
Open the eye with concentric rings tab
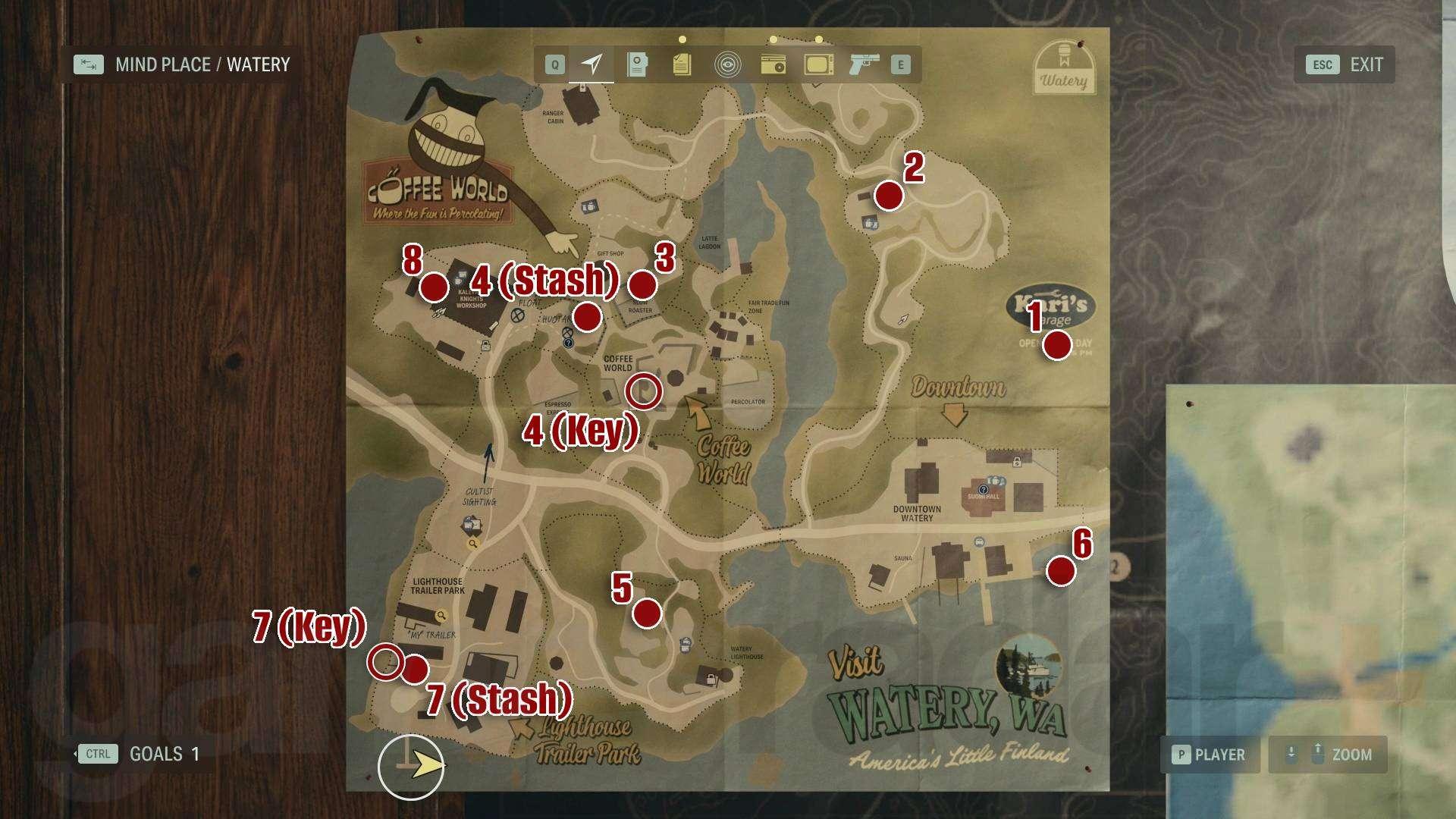point(727,65)
